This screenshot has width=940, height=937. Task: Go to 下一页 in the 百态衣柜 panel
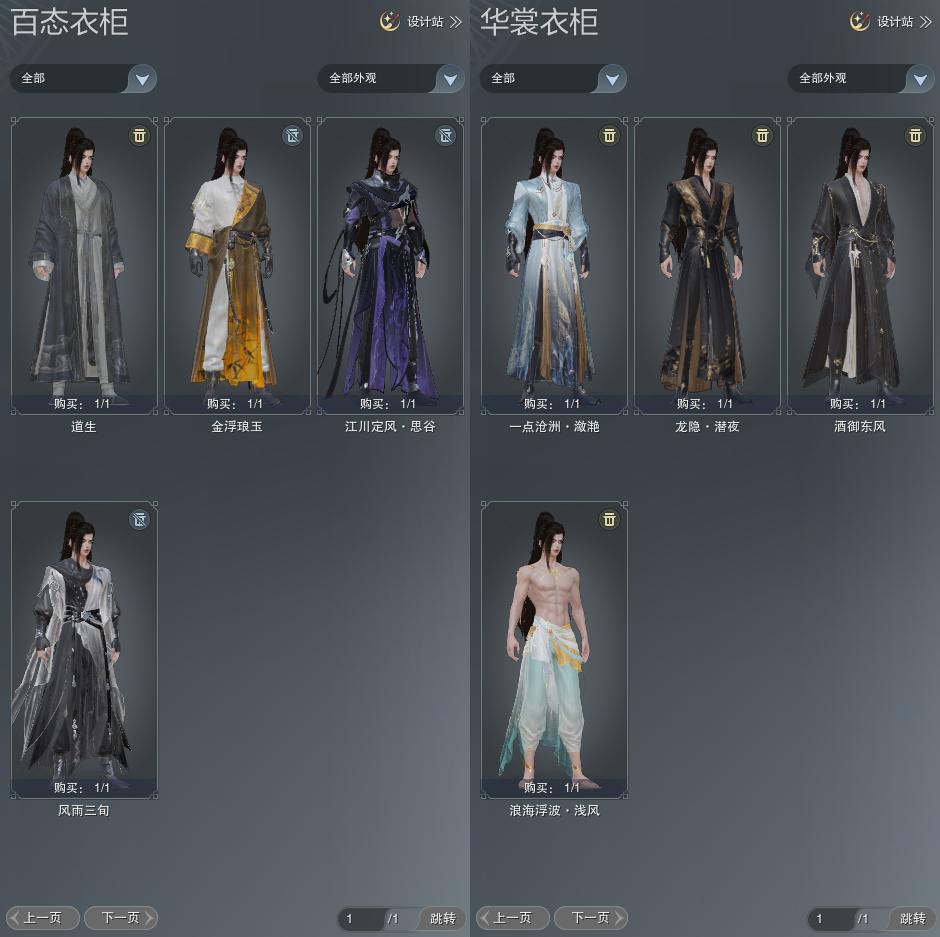120,917
